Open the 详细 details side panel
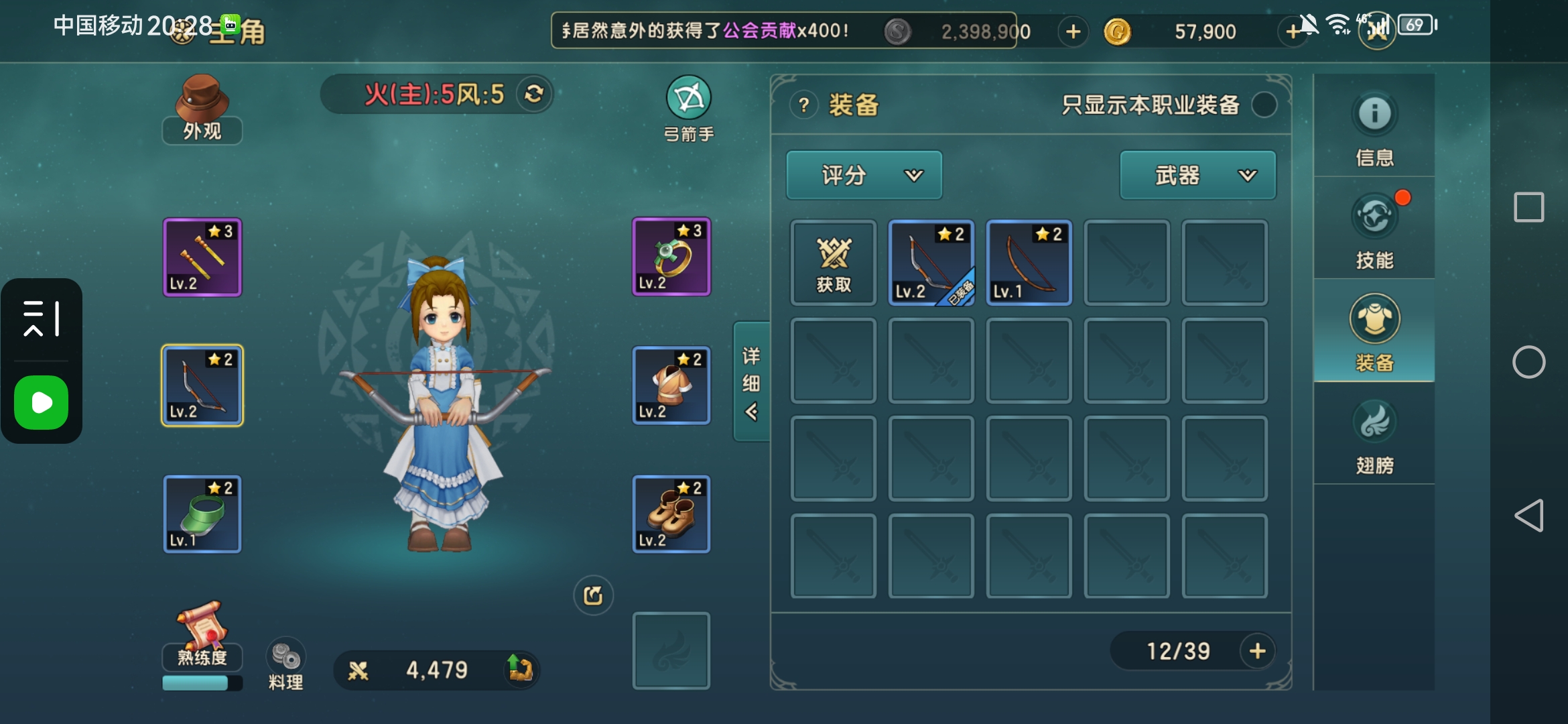 751,381
